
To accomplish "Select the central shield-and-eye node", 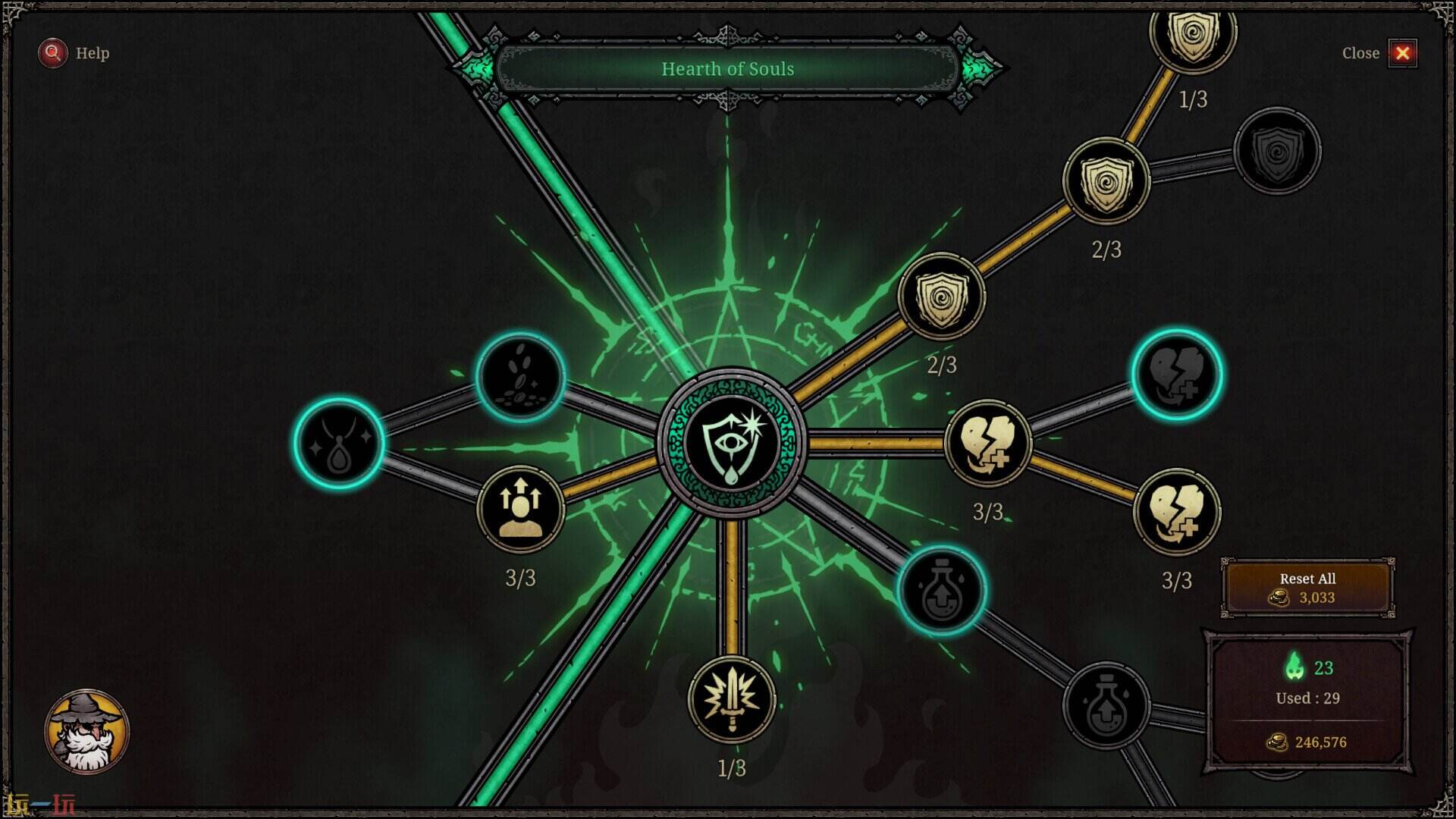I will pyautogui.click(x=731, y=444).
